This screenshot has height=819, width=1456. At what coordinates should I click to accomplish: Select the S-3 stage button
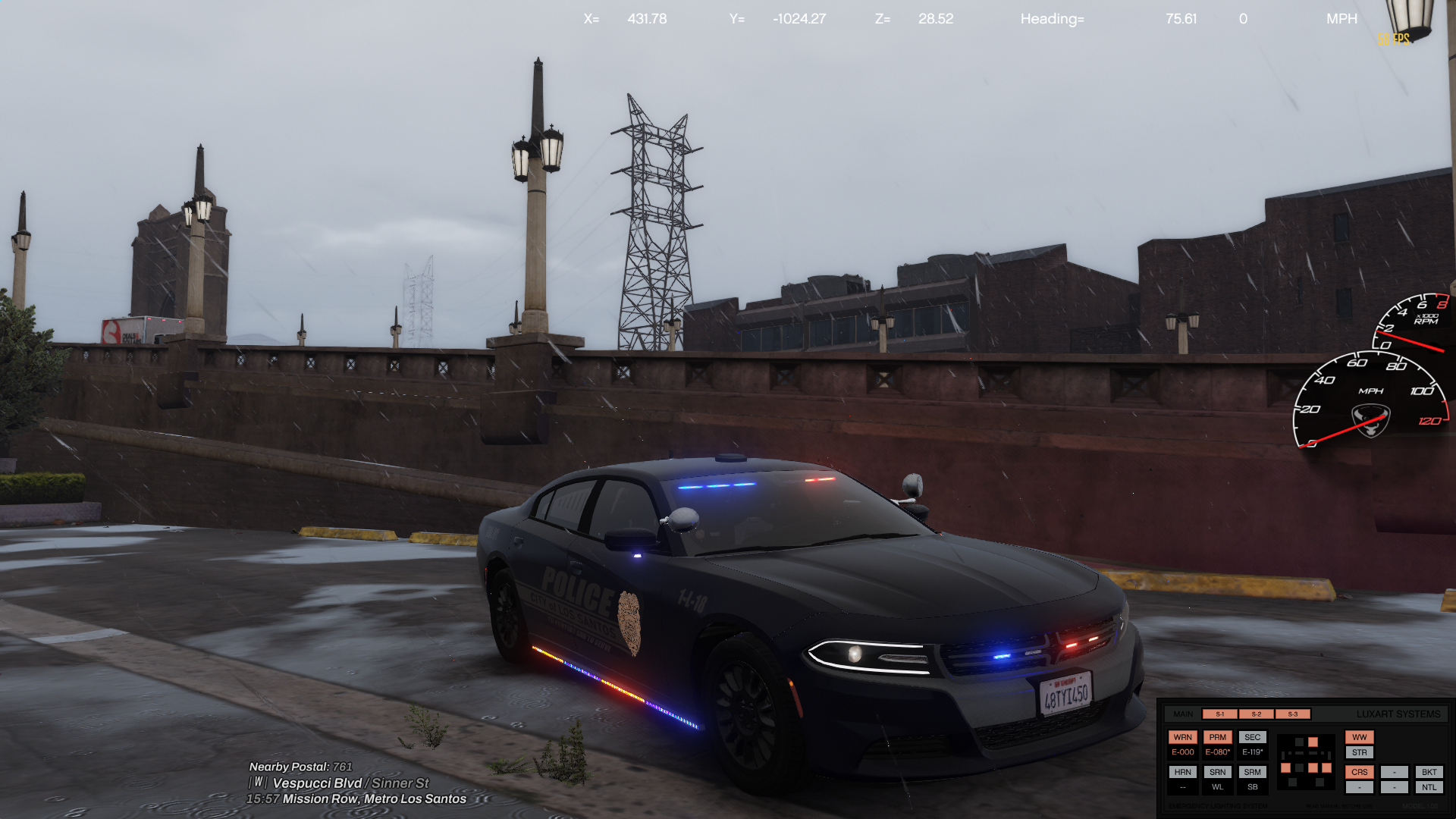click(x=1292, y=714)
